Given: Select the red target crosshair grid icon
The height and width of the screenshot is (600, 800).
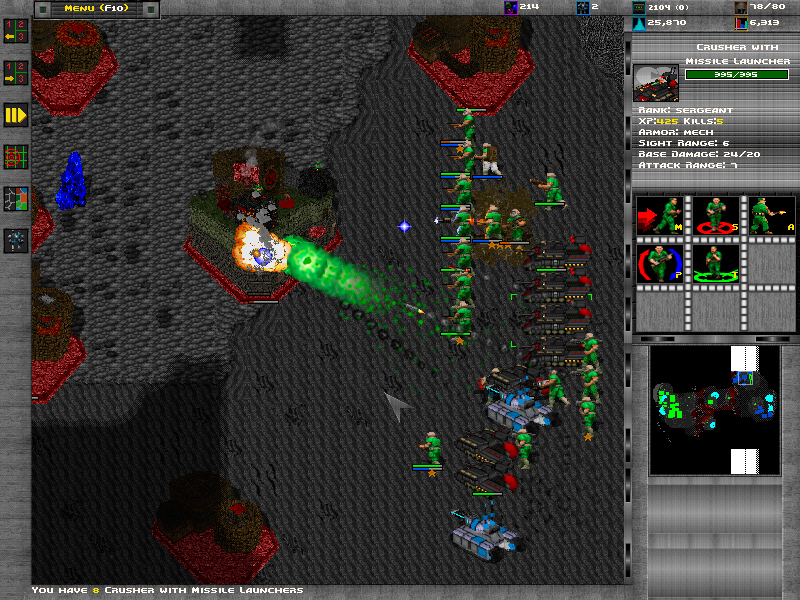Looking at the screenshot, I should pyautogui.click(x=15, y=157).
